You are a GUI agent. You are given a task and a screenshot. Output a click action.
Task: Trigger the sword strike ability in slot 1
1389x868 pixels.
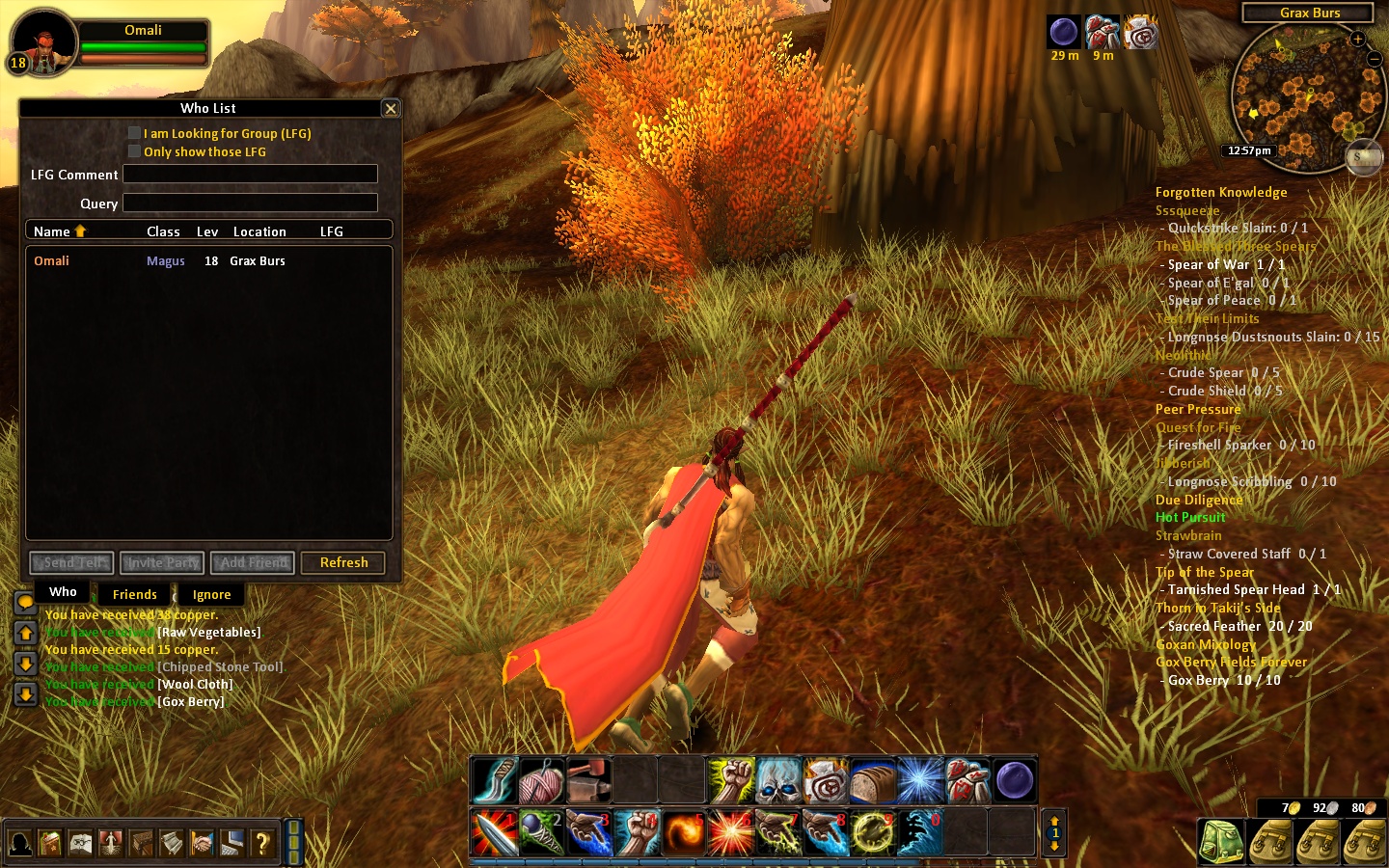[494, 832]
